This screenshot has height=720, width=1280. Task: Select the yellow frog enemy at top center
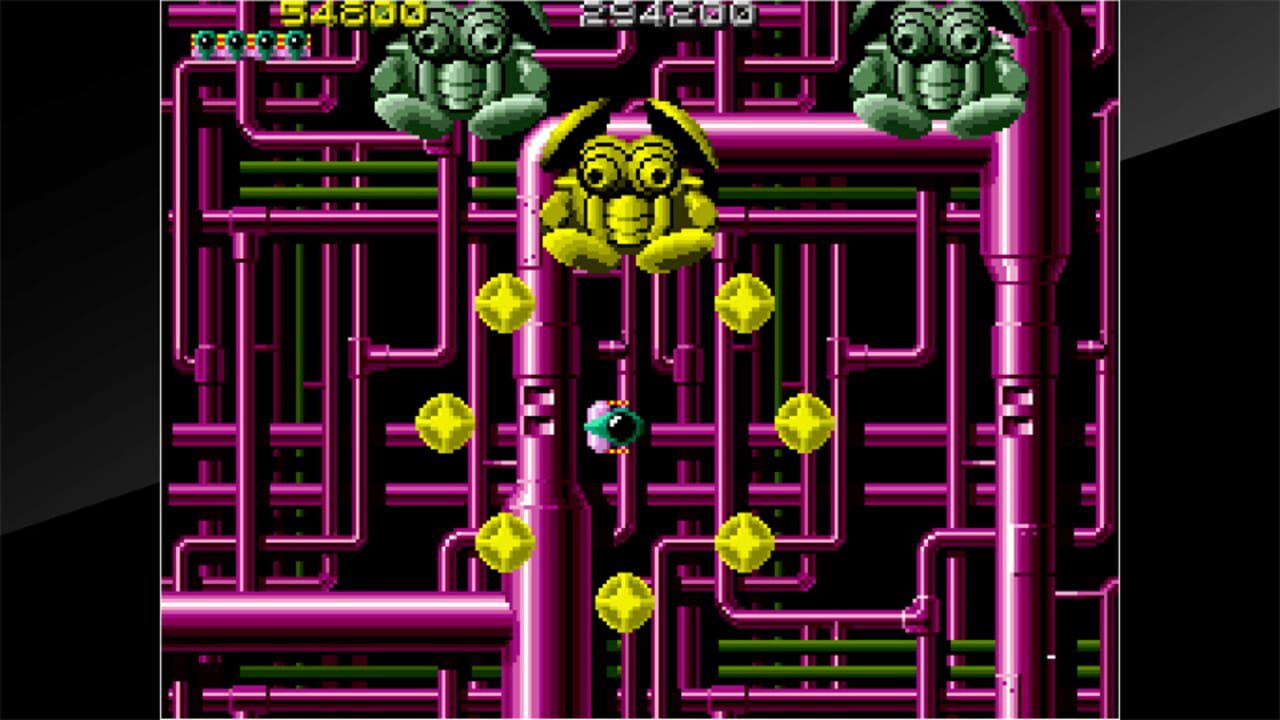tap(630, 190)
